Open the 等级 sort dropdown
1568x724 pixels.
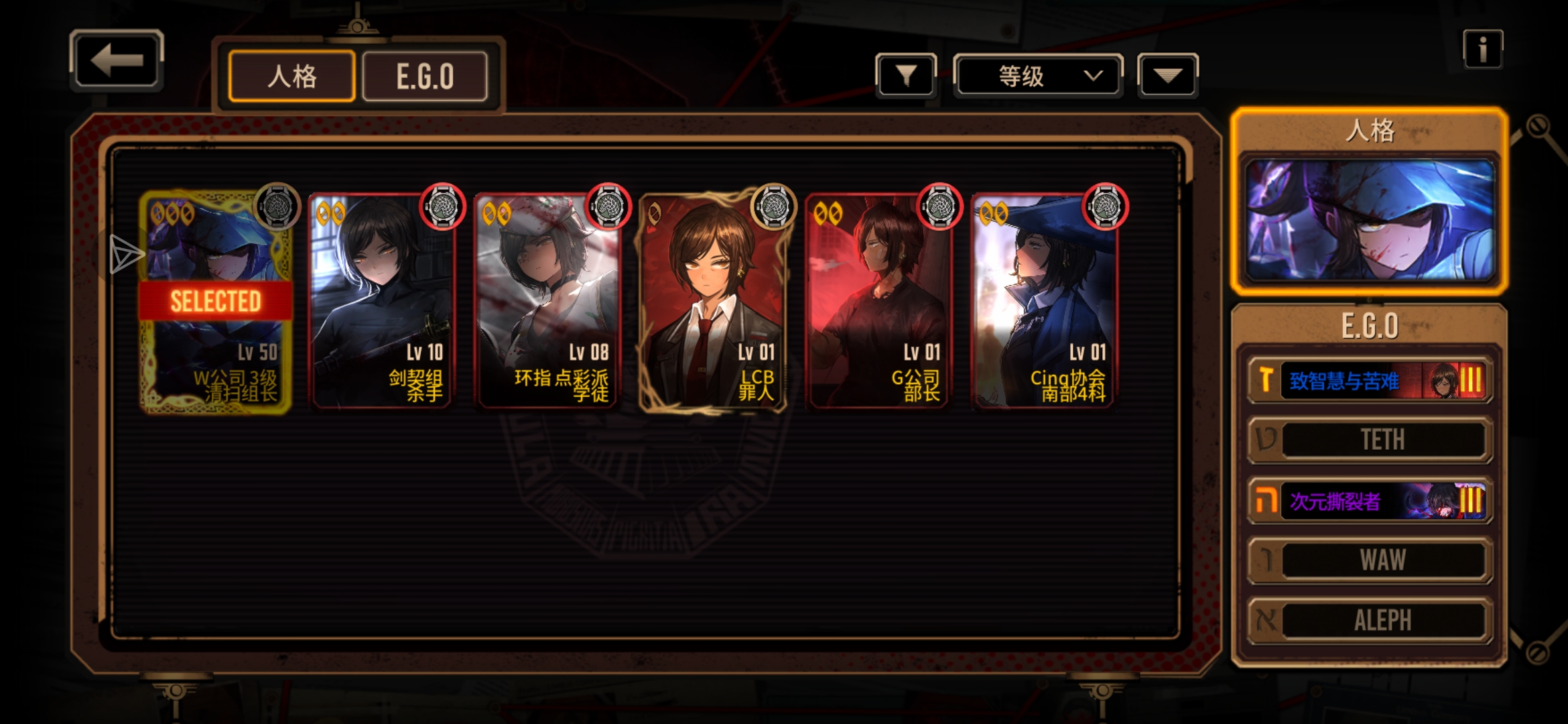point(1037,76)
